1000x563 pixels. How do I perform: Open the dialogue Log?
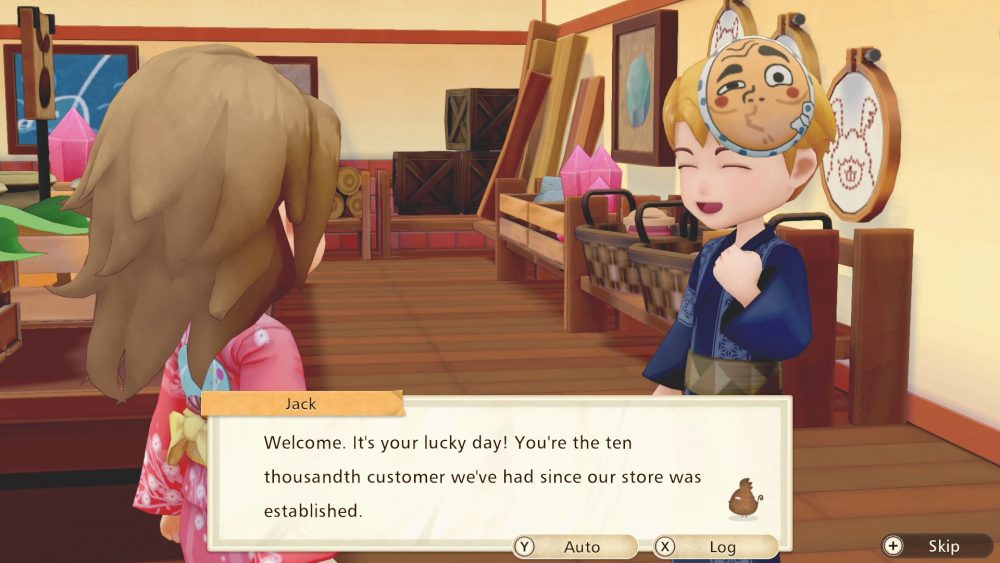[x=714, y=547]
